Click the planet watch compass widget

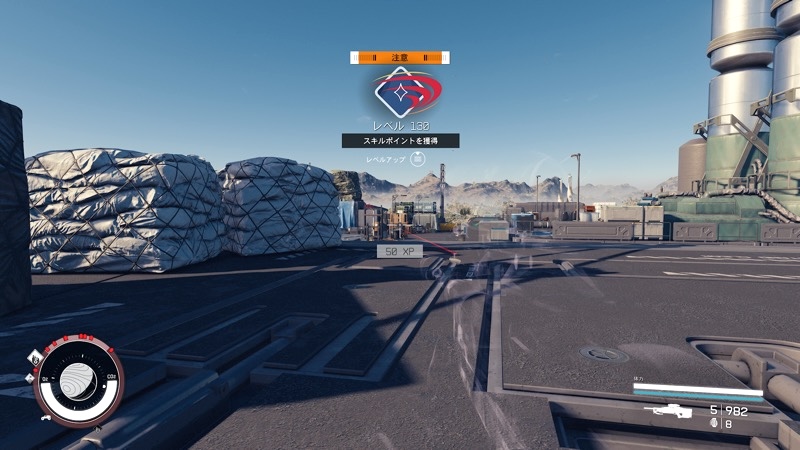(x=78, y=379)
